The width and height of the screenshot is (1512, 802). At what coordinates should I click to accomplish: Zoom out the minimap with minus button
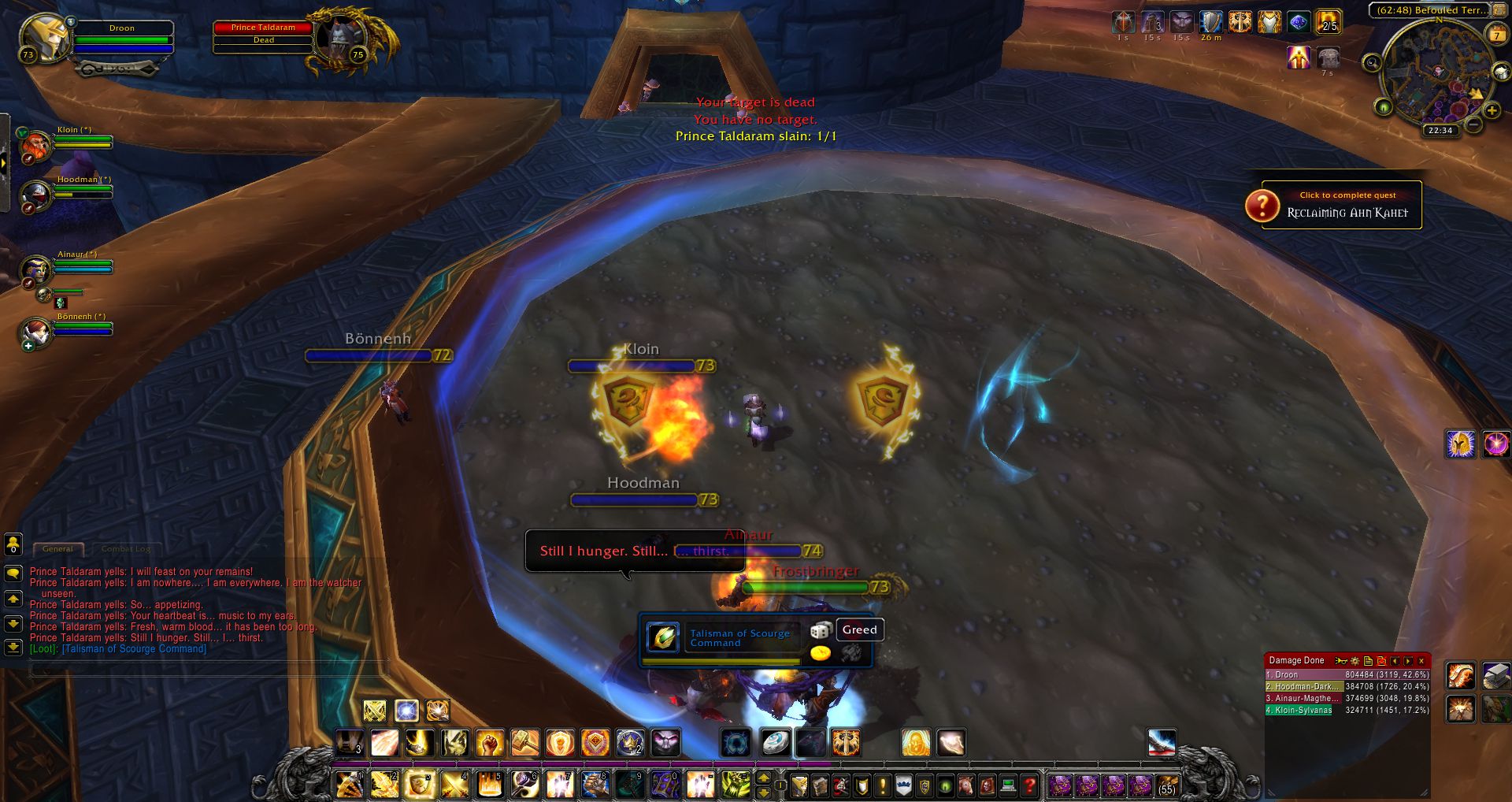click(1473, 124)
